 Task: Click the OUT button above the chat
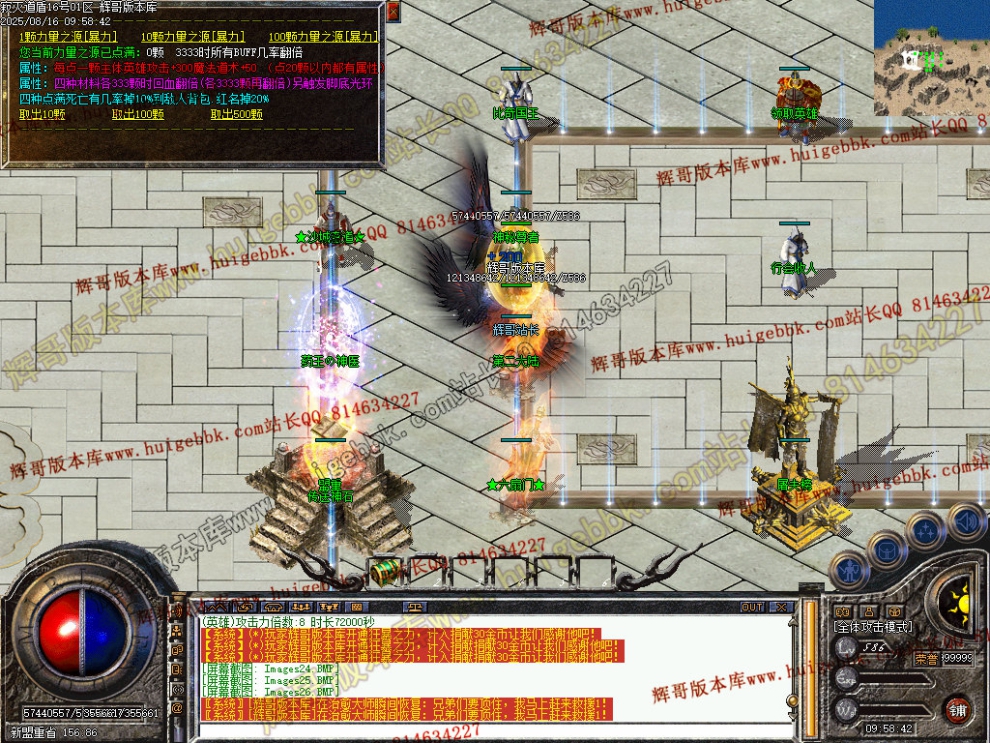[x=752, y=607]
